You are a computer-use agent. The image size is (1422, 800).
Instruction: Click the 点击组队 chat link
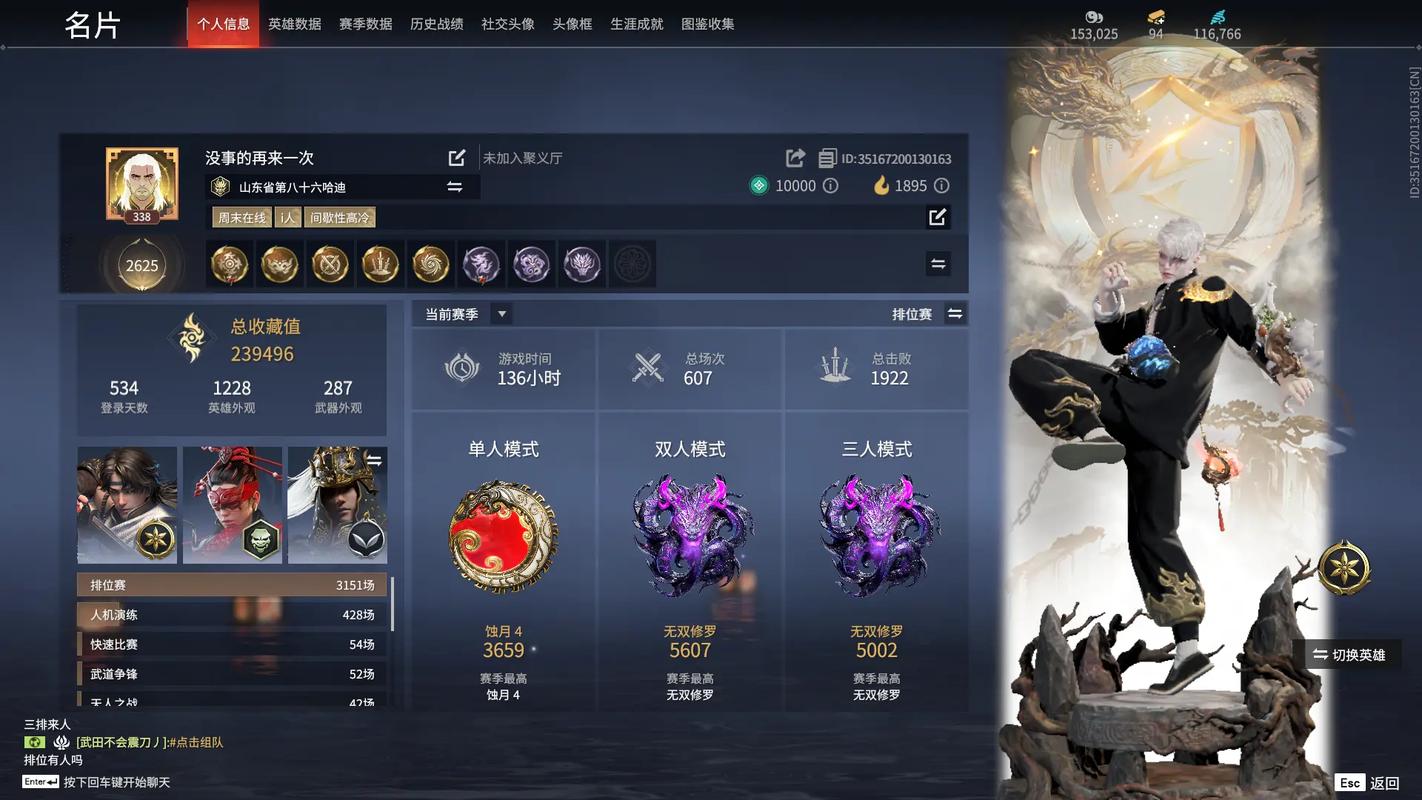(199, 743)
